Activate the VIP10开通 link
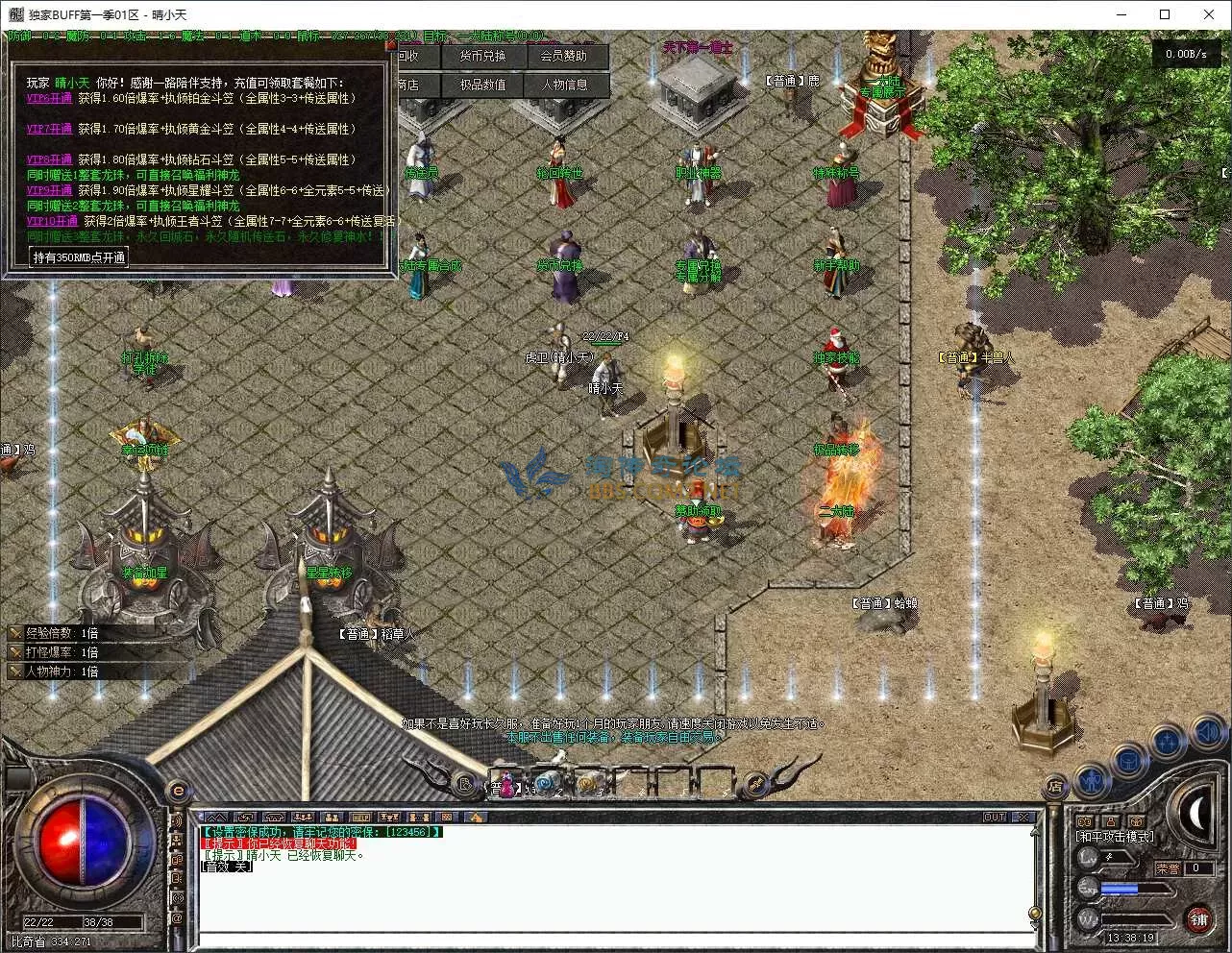Image resolution: width=1232 pixels, height=953 pixels. click(52, 221)
